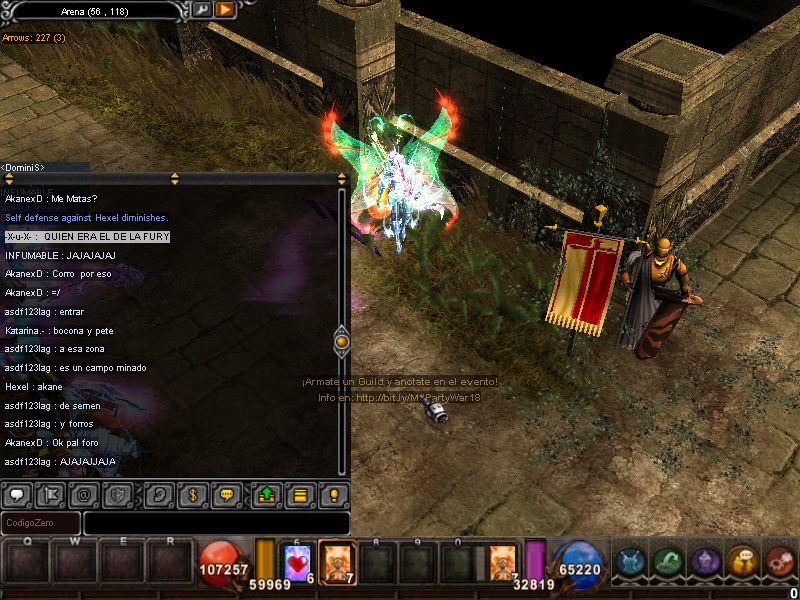This screenshot has width=800, height=600.
Task: Open the purple menu orb icon
Action: (x=704, y=562)
